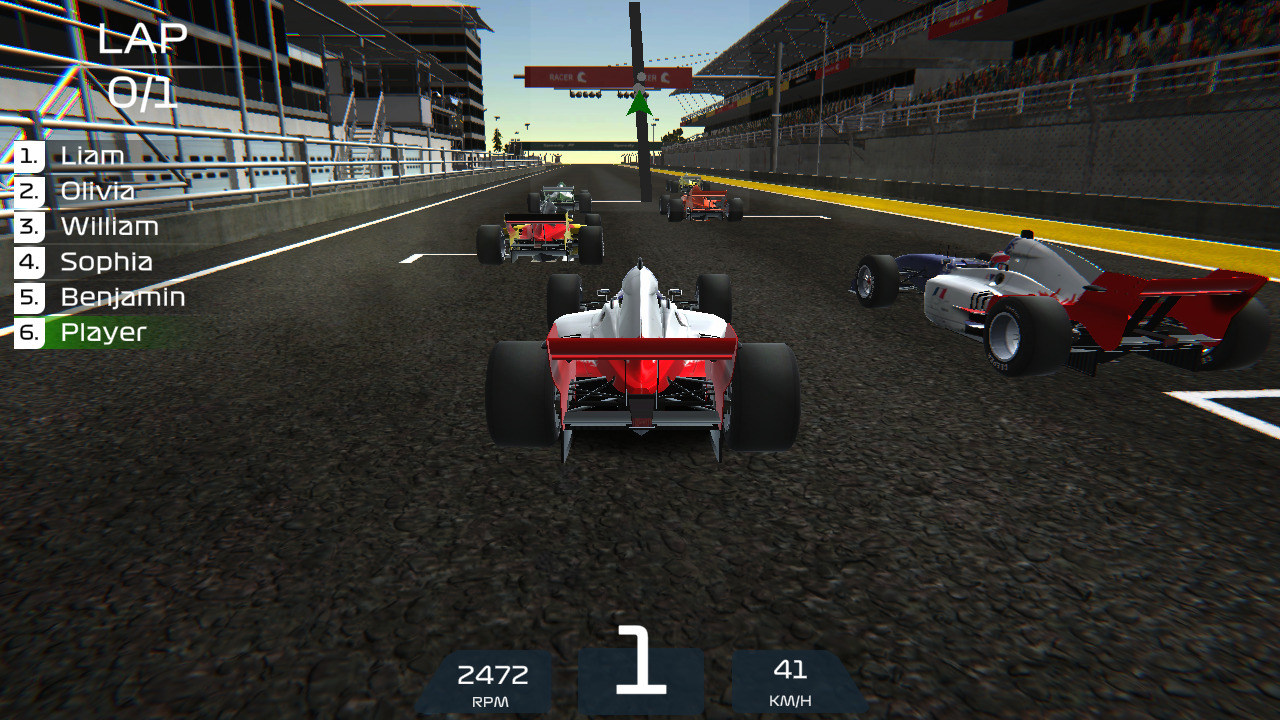Click the KM/H speed display
1280x720 pixels.
793,682
